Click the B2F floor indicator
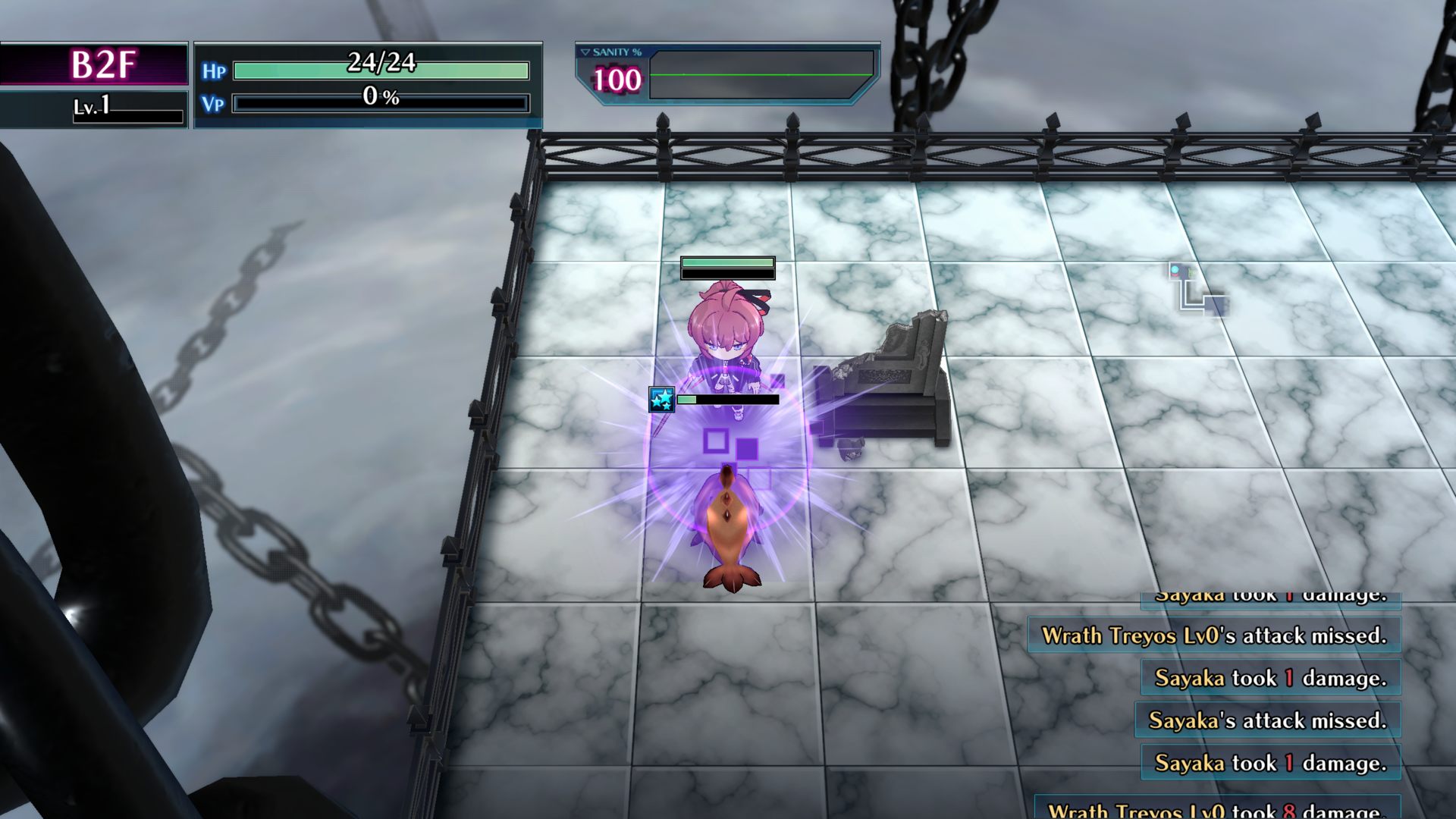 pyautogui.click(x=102, y=64)
